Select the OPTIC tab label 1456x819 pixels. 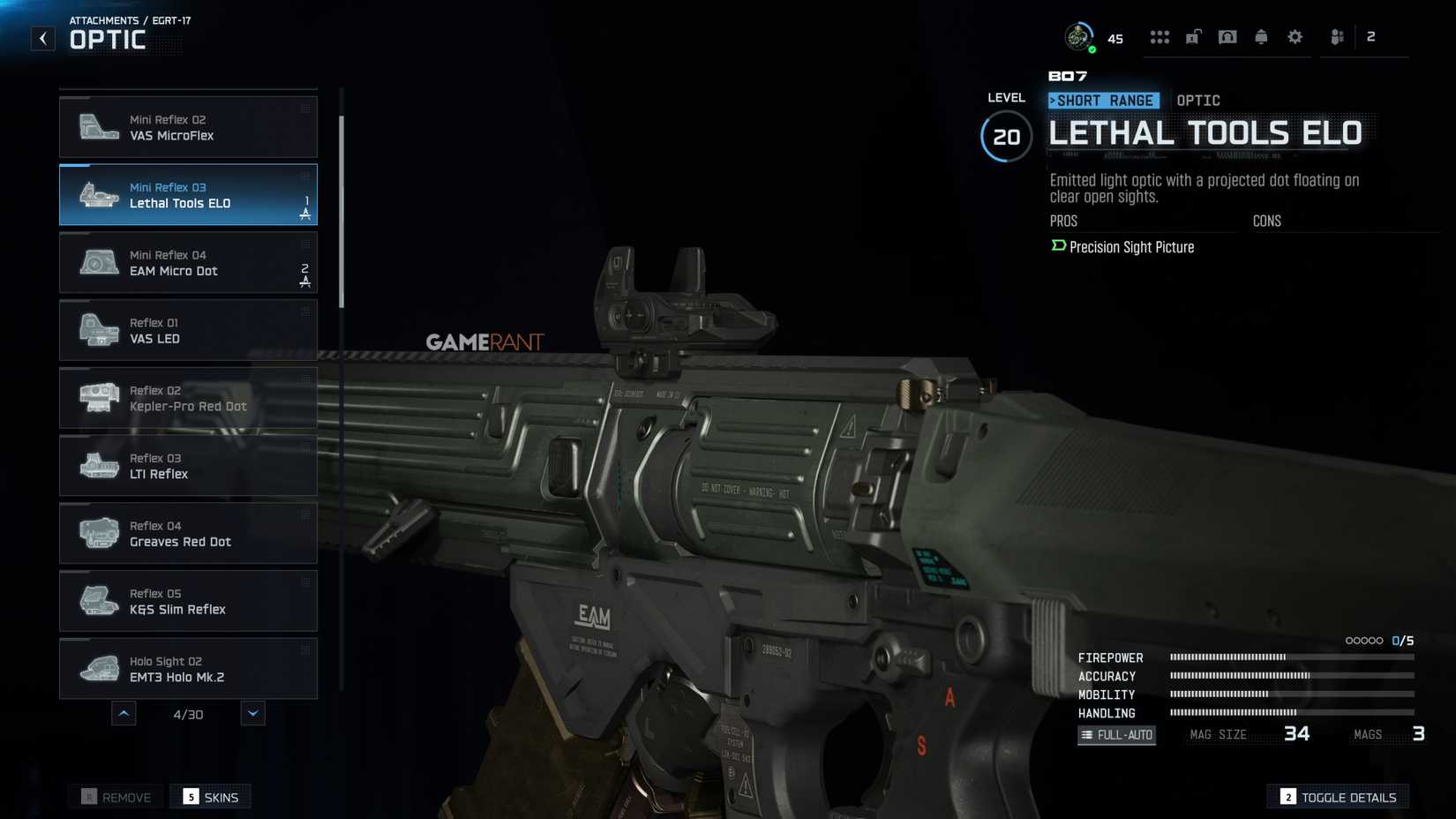(x=1197, y=100)
